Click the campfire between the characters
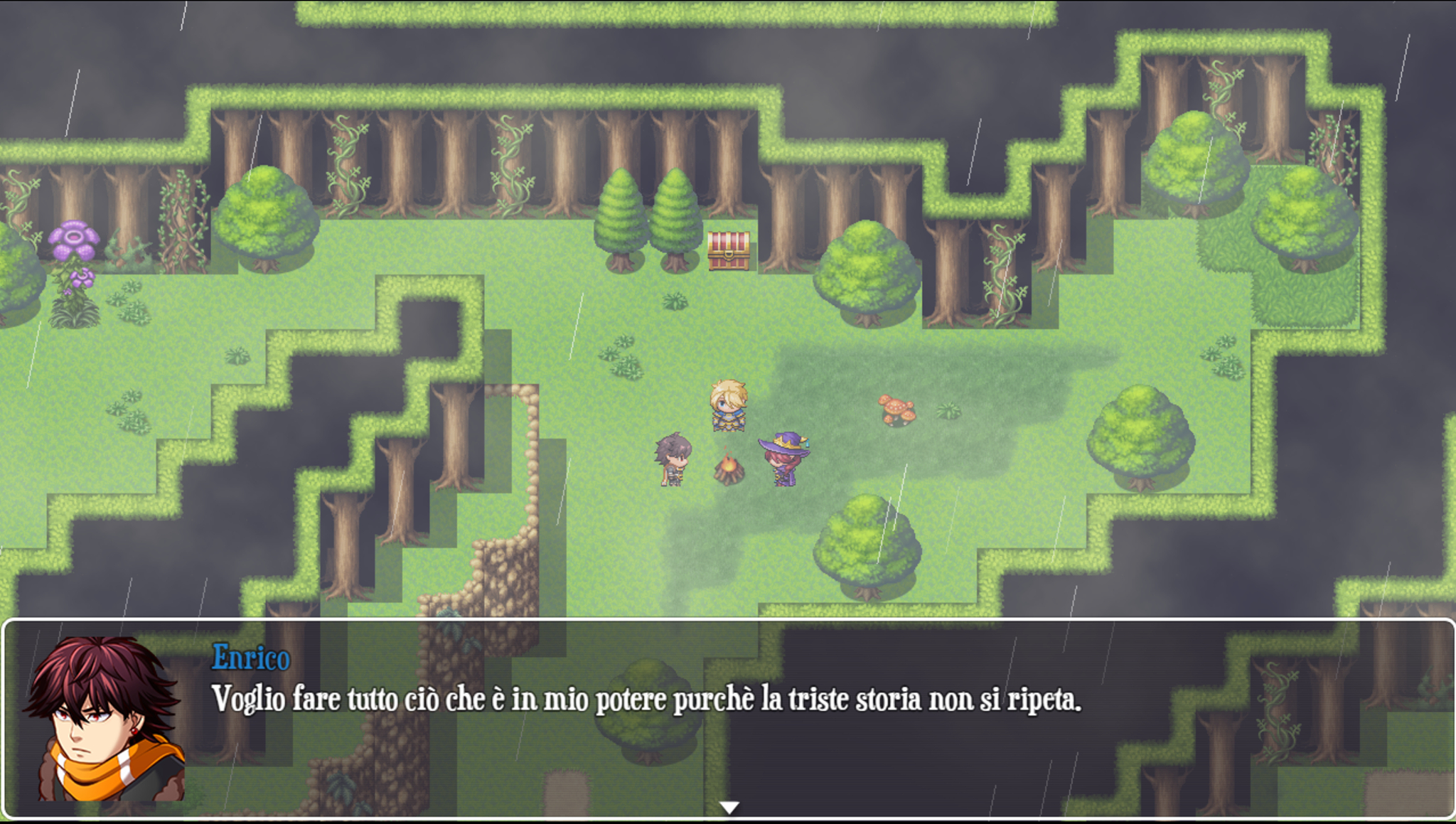 point(728,471)
